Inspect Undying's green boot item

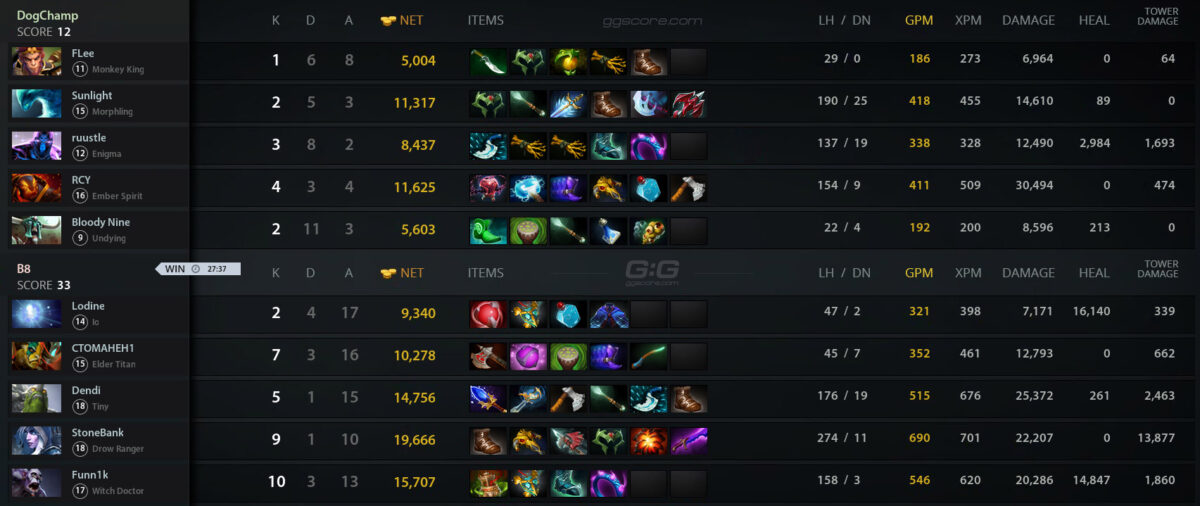coord(488,231)
